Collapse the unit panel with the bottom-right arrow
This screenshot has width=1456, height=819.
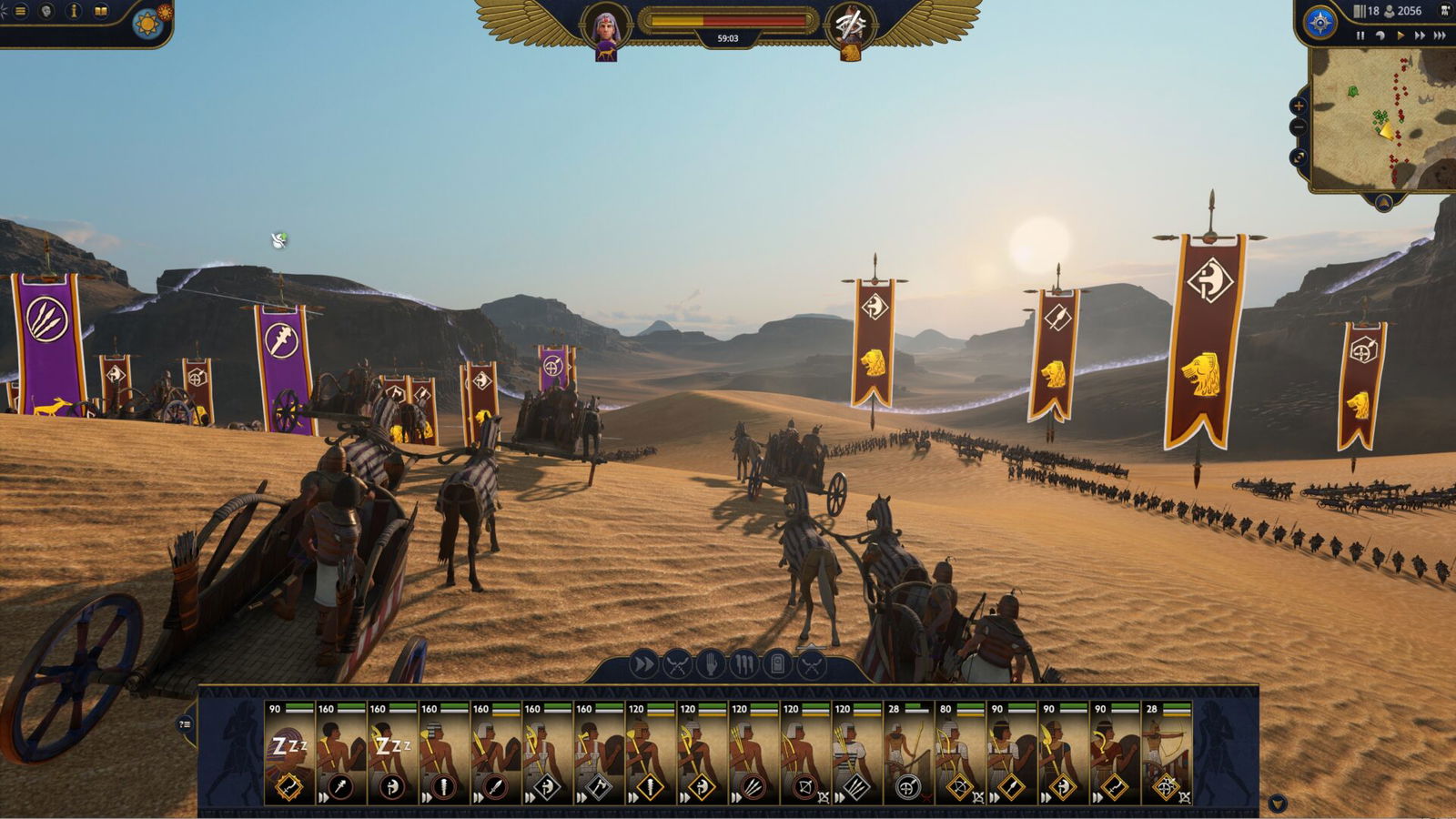pyautogui.click(x=1278, y=803)
